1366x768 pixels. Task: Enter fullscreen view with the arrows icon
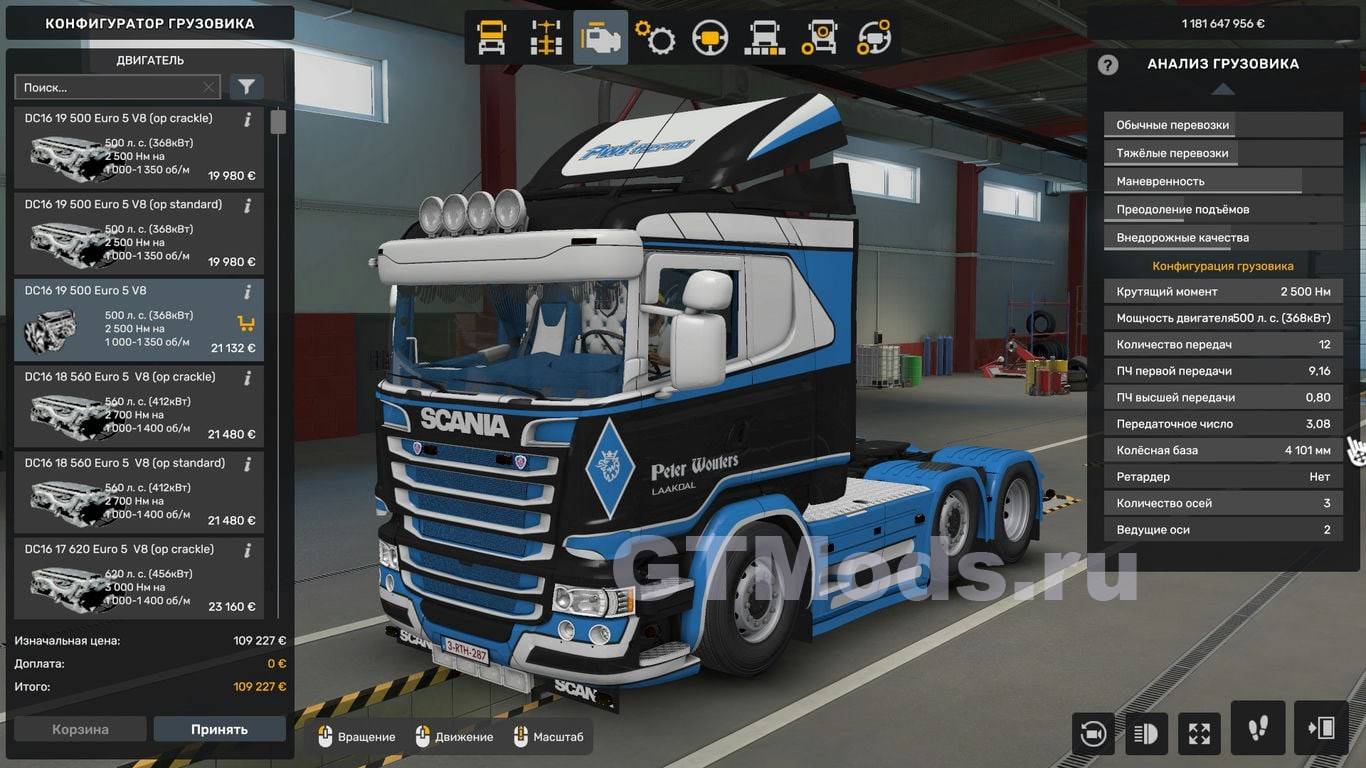click(x=1199, y=733)
